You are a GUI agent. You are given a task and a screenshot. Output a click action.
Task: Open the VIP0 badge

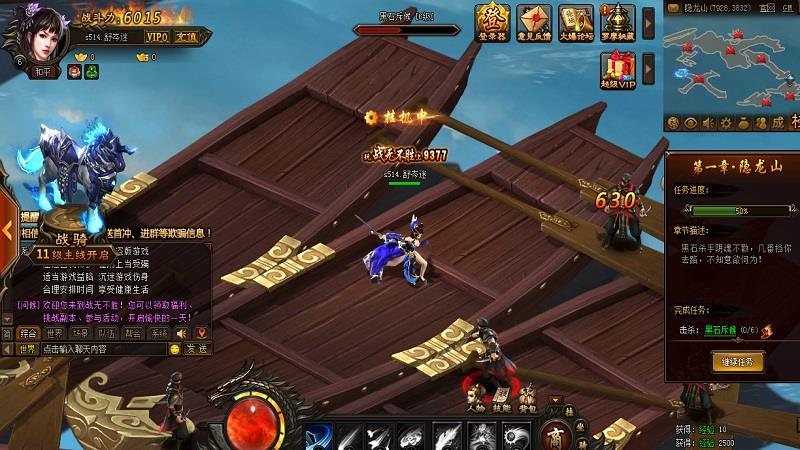[x=157, y=36]
